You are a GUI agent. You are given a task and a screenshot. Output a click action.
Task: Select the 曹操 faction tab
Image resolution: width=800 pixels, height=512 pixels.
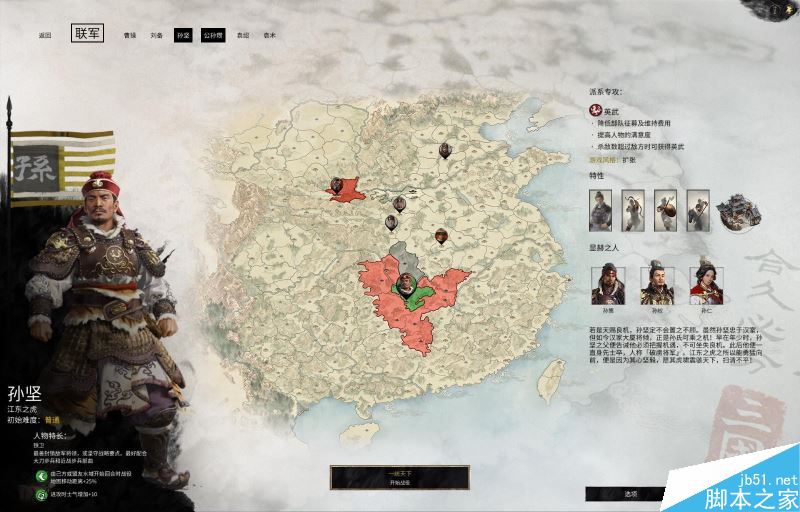(129, 35)
